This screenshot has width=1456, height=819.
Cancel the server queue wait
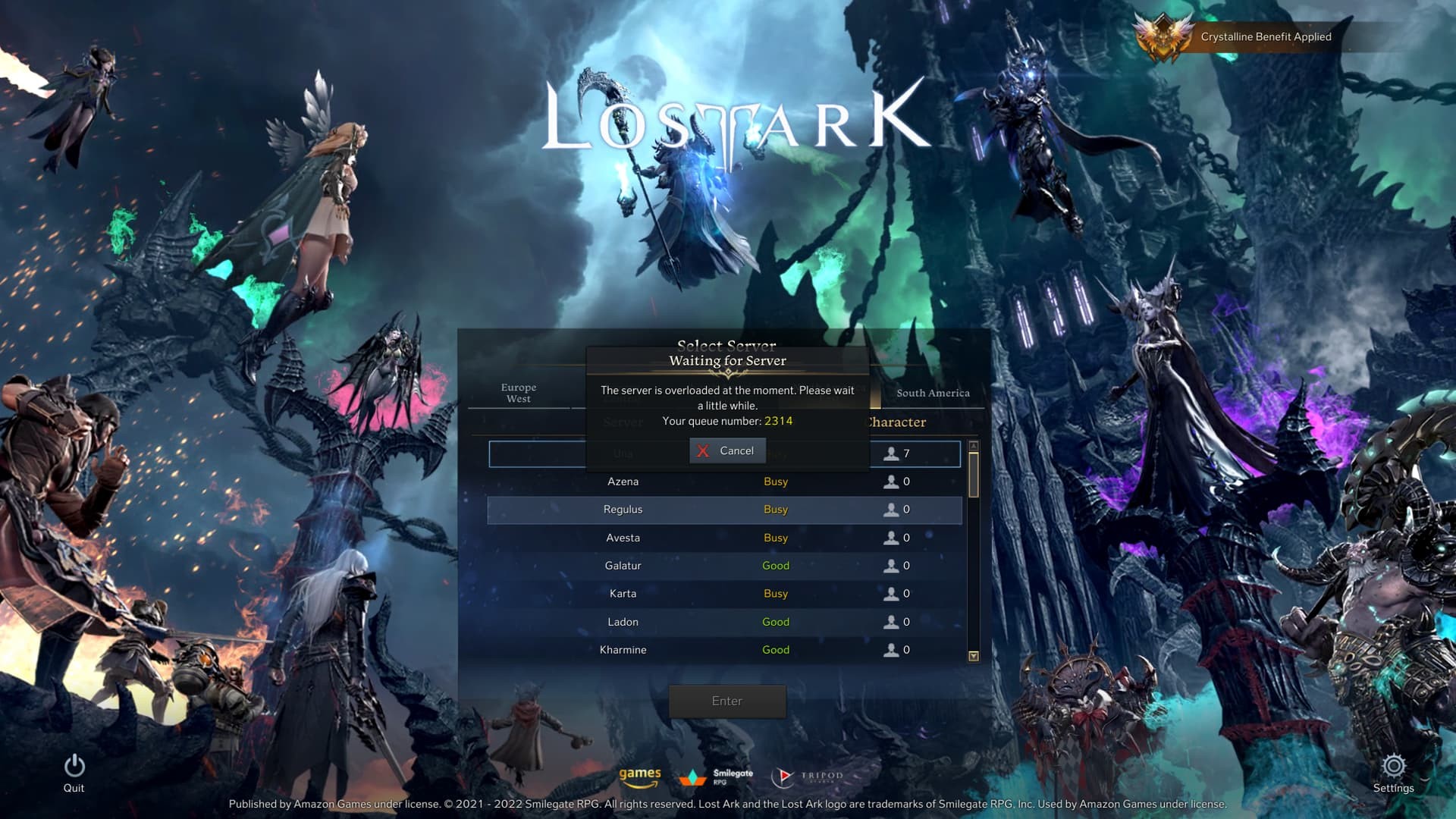(726, 450)
